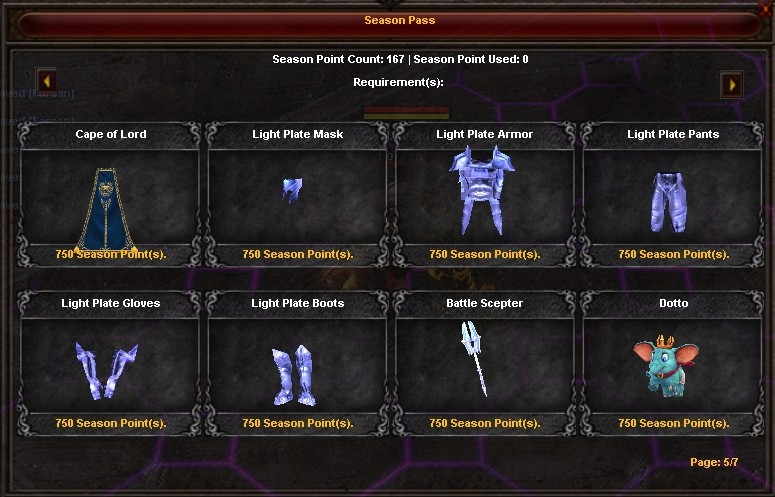Viewport: 775px width, 497px height.
Task: Click the Light Plate Boots reward
Action: pyautogui.click(x=296, y=369)
